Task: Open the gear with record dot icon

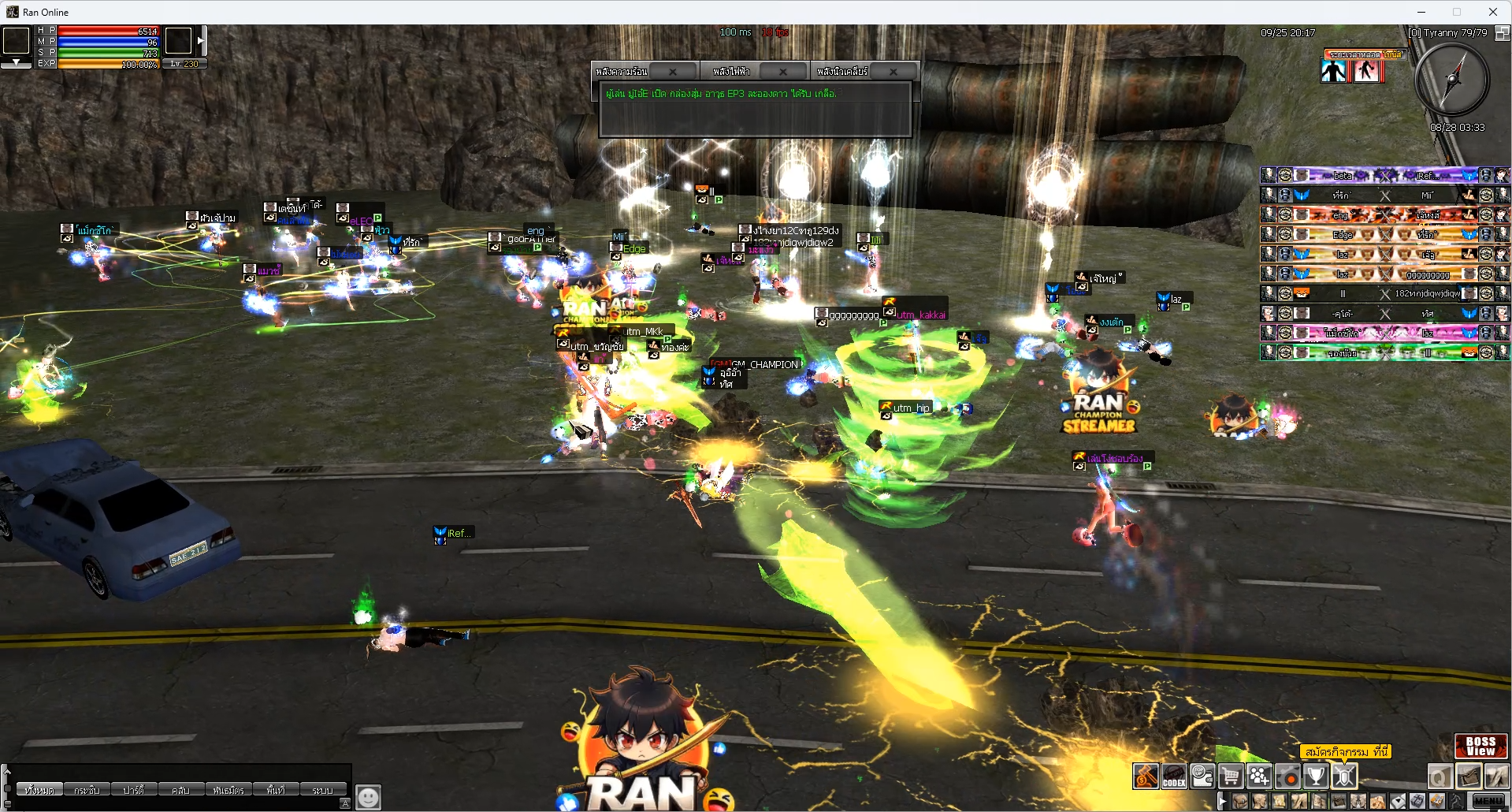Action: 1287,777
